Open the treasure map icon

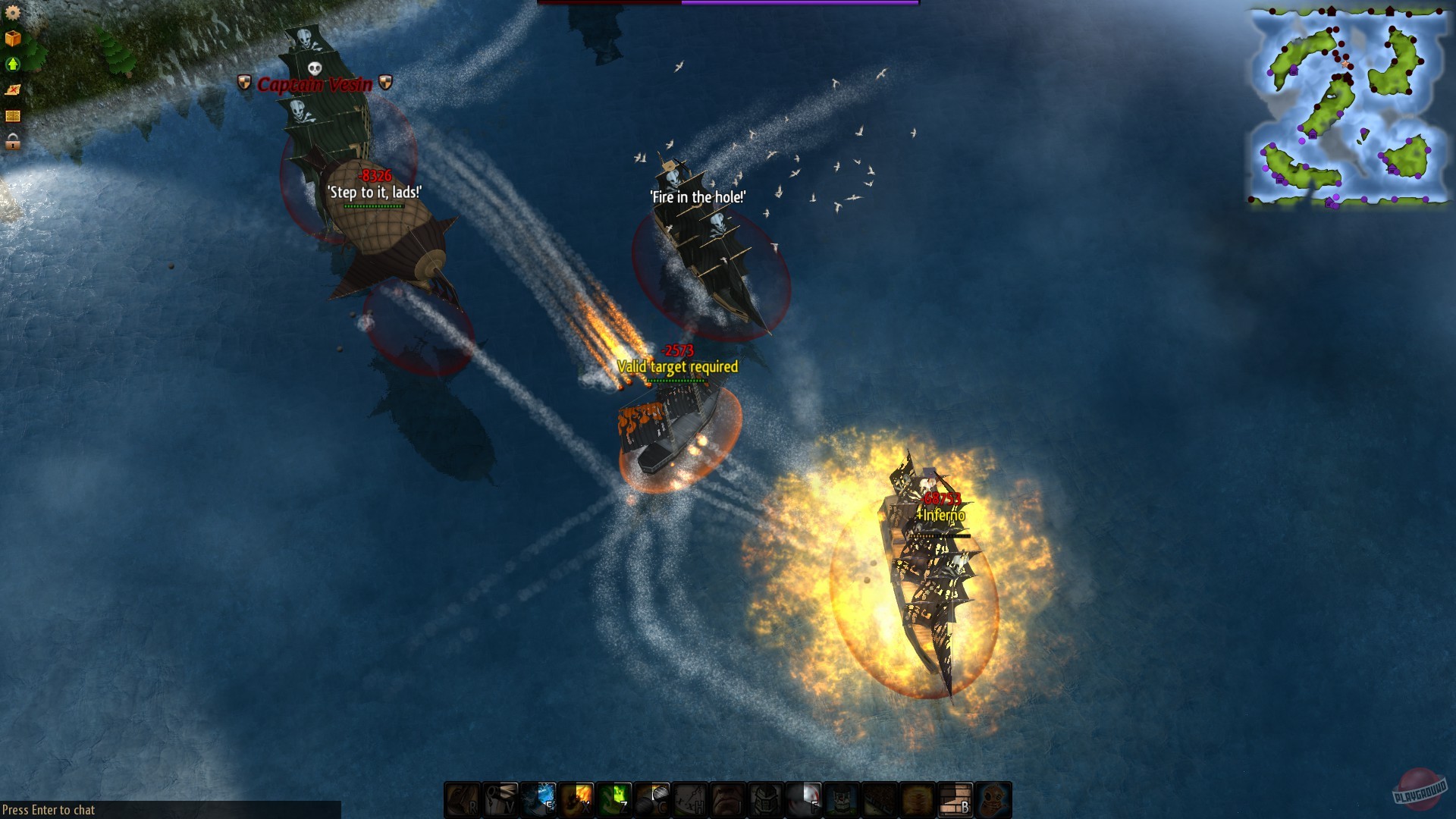pos(12,89)
